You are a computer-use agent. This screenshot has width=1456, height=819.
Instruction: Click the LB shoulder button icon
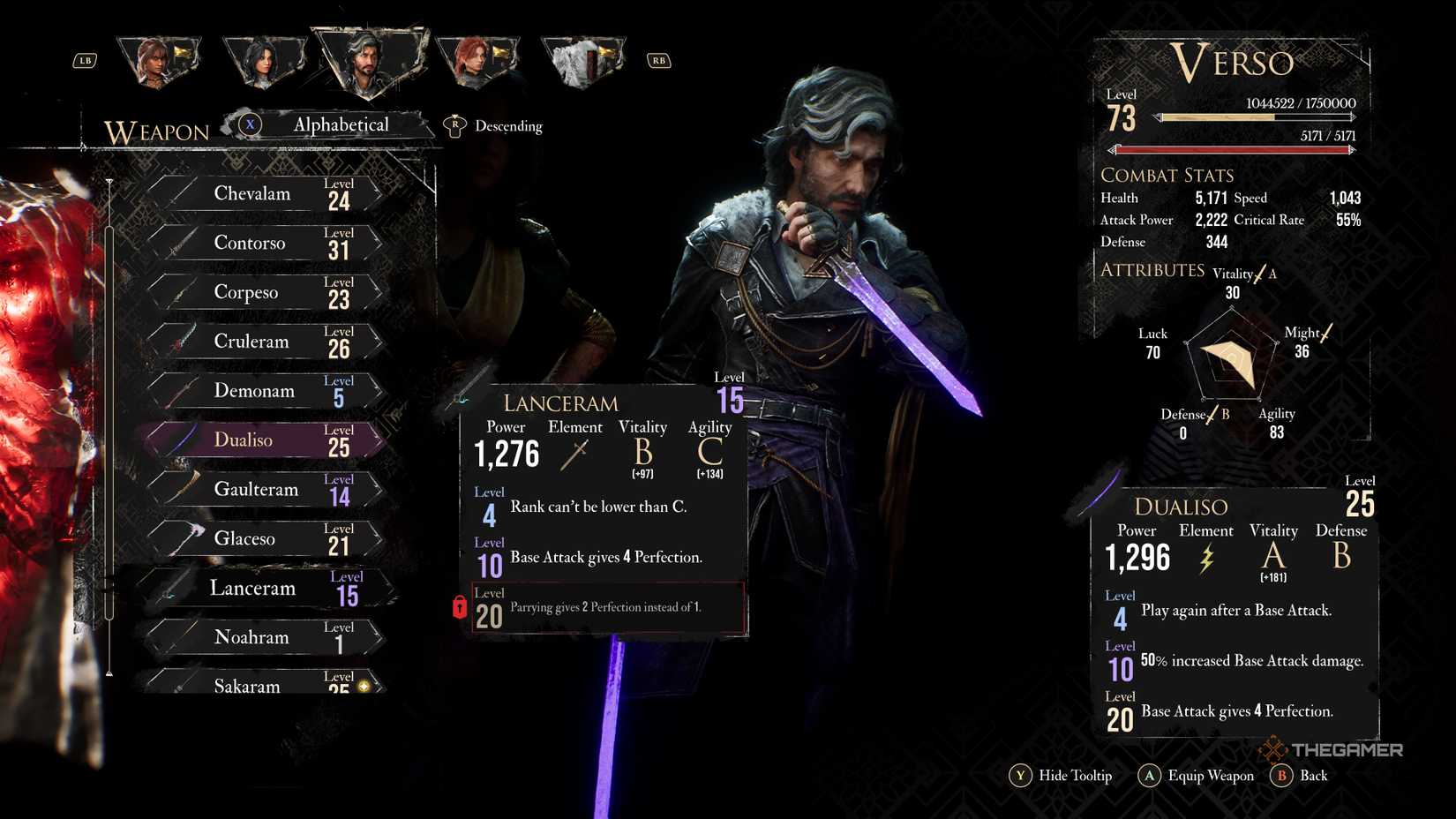[x=85, y=60]
